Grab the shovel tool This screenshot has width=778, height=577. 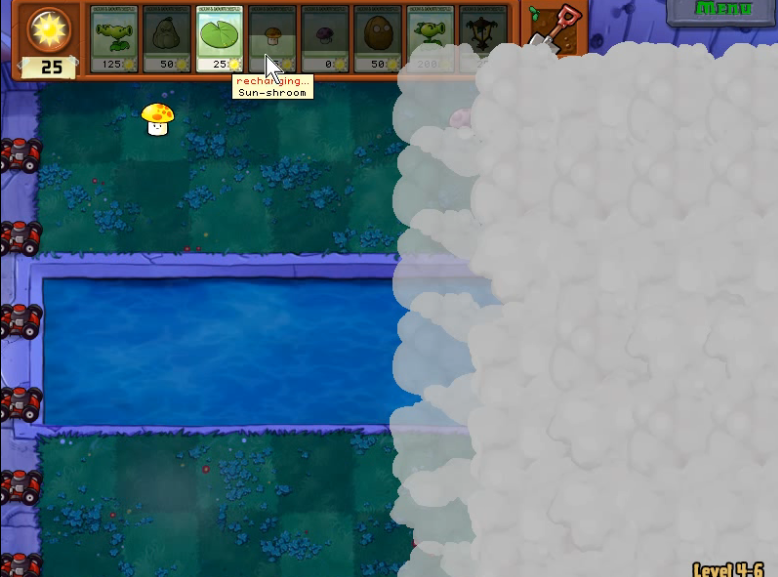click(553, 28)
